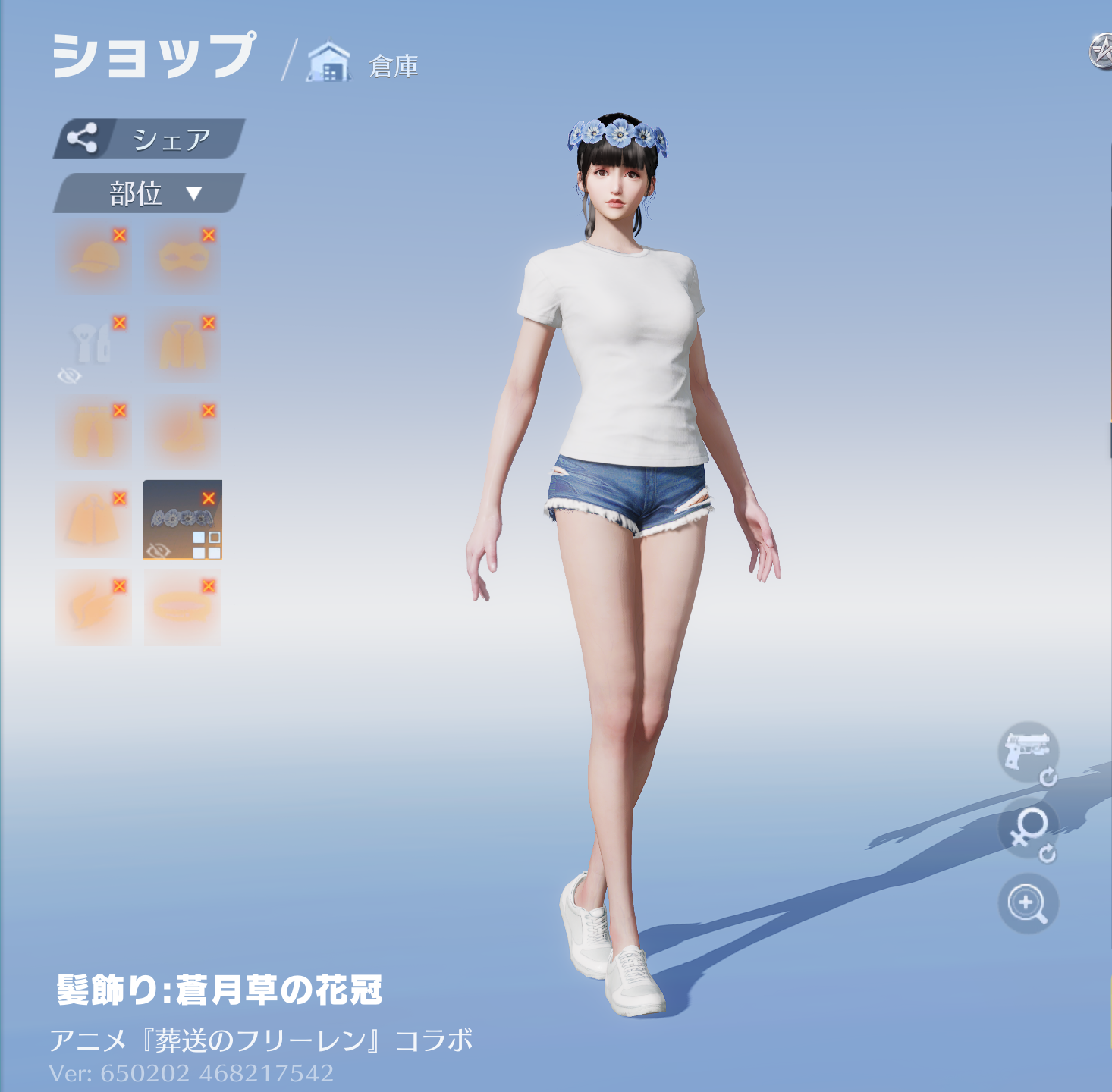Select the jacket outerwear slot
Viewport: 1112px width, 1092px height.
(x=182, y=344)
